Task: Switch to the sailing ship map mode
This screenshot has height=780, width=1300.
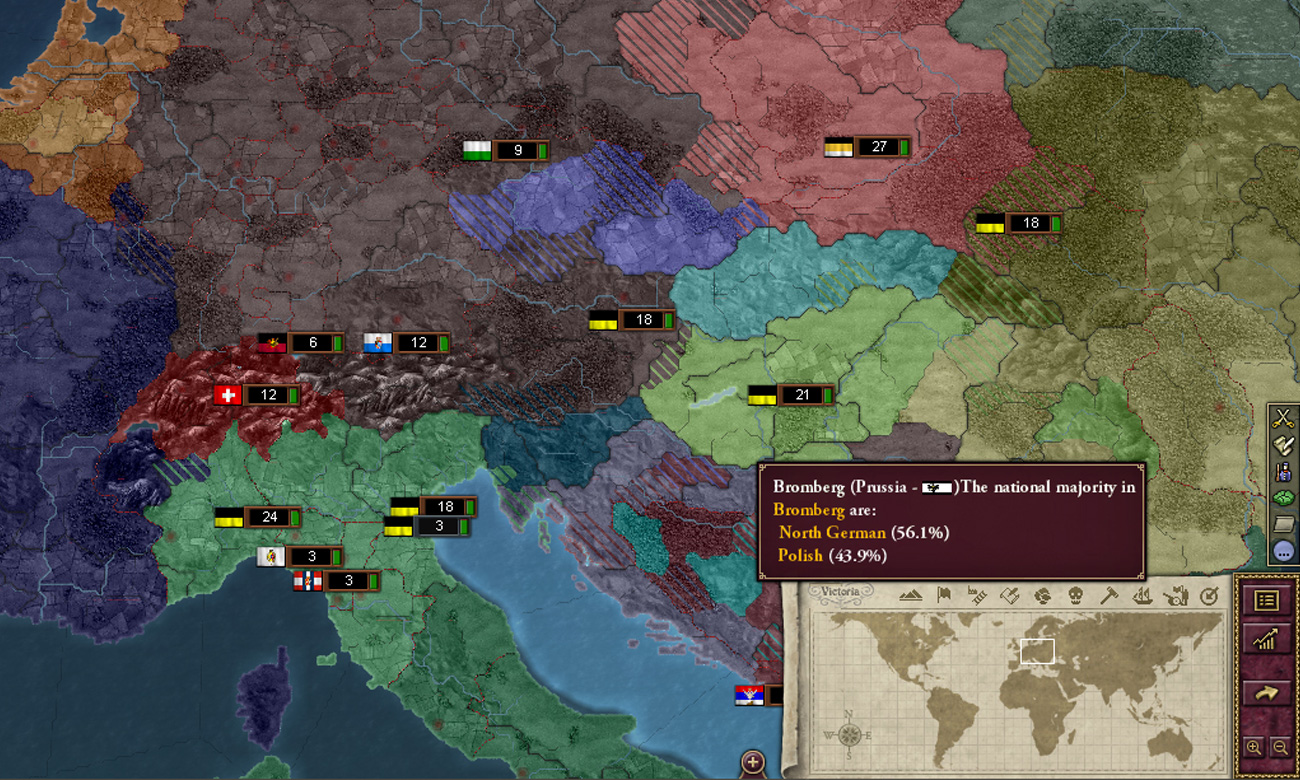Action: click(1142, 596)
